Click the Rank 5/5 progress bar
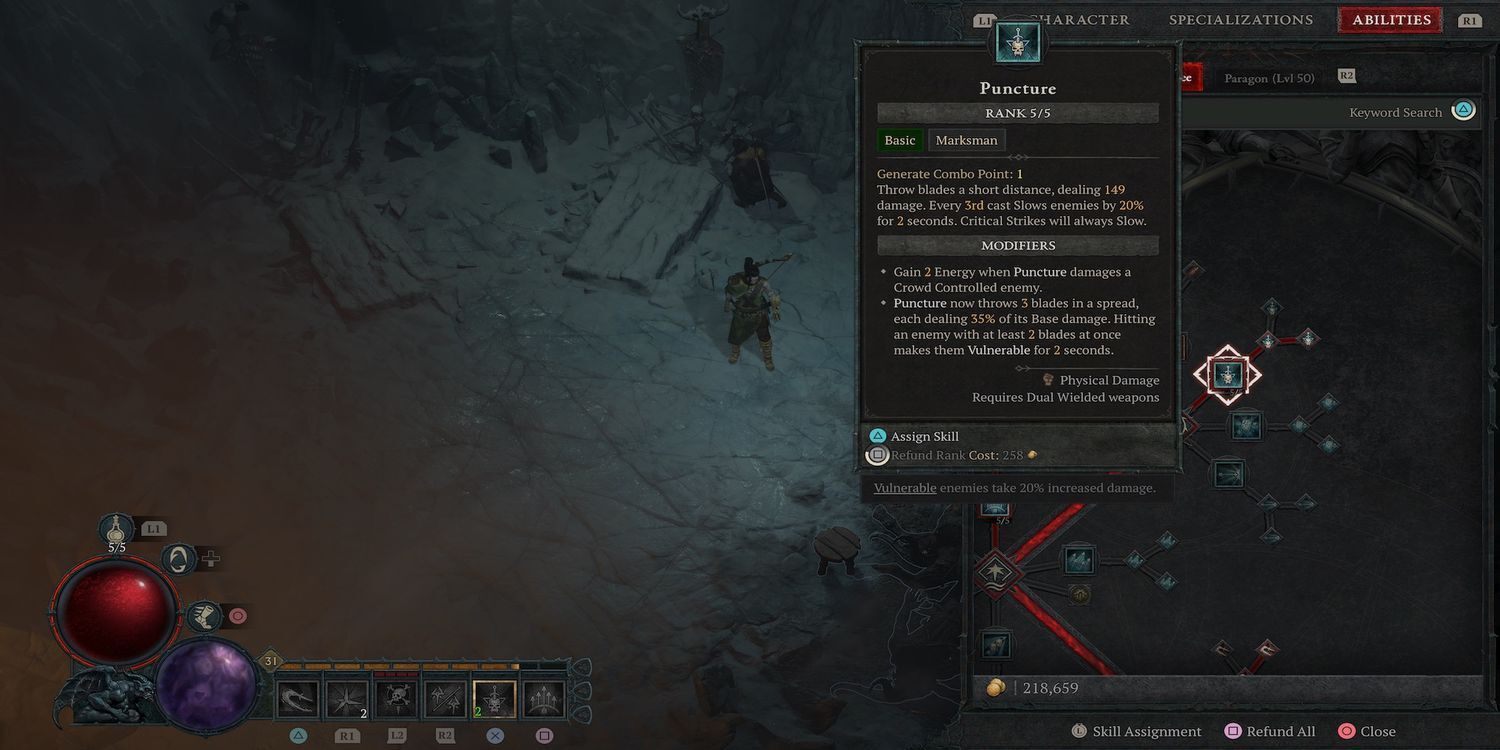The width and height of the screenshot is (1500, 750). coord(1017,112)
